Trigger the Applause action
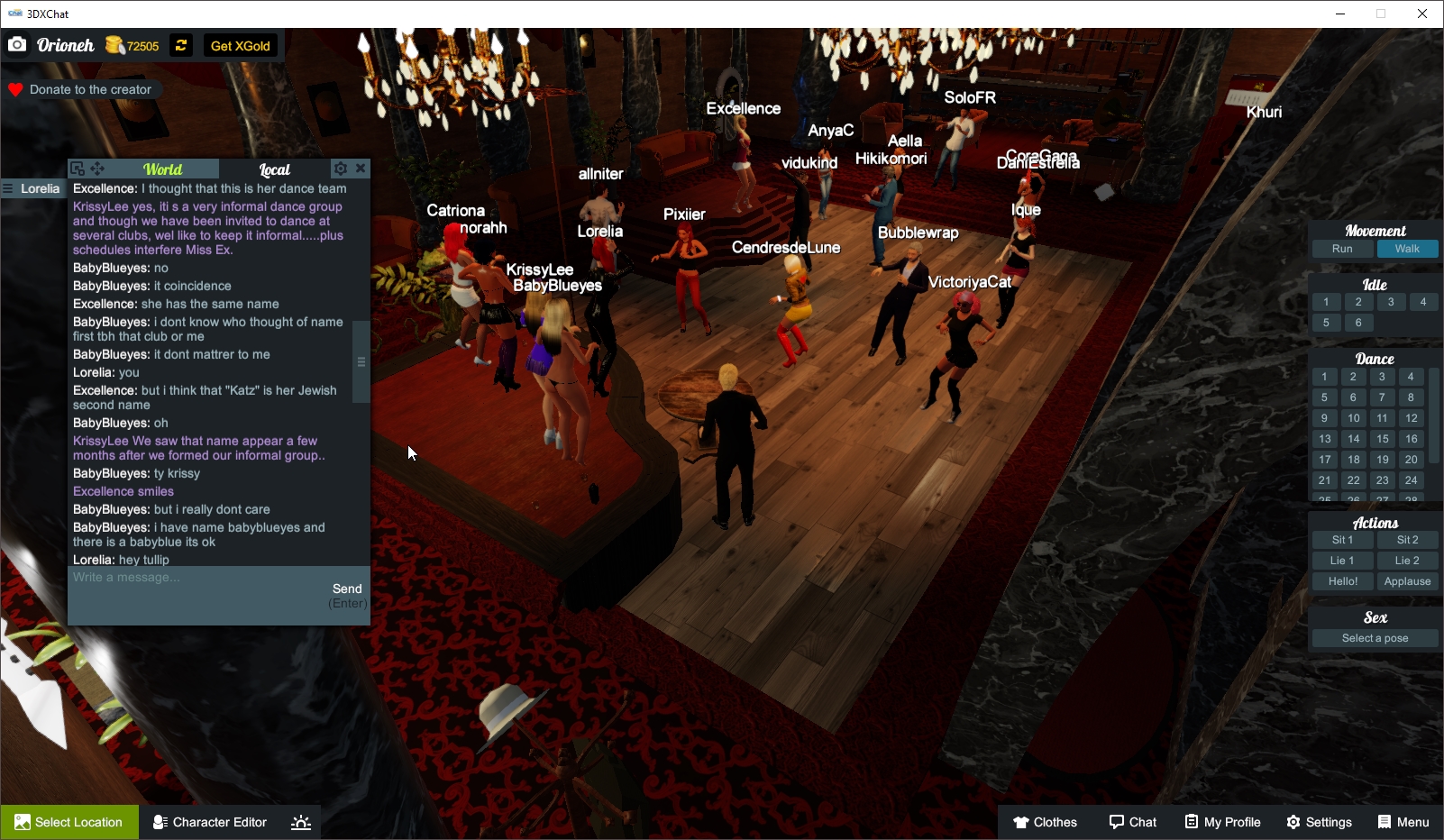 coord(1406,580)
